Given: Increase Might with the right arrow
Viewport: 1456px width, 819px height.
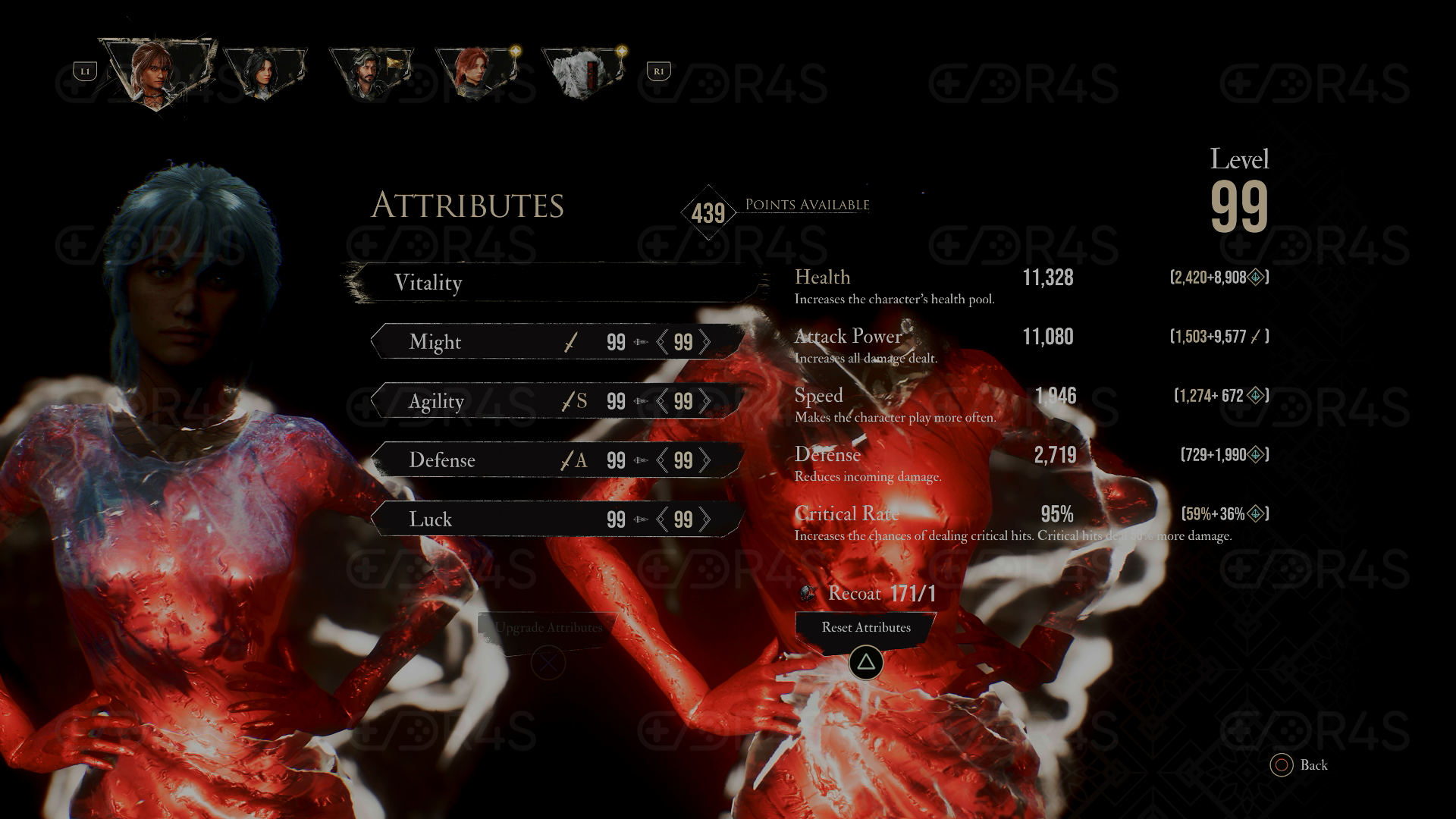Looking at the screenshot, I should (x=705, y=342).
